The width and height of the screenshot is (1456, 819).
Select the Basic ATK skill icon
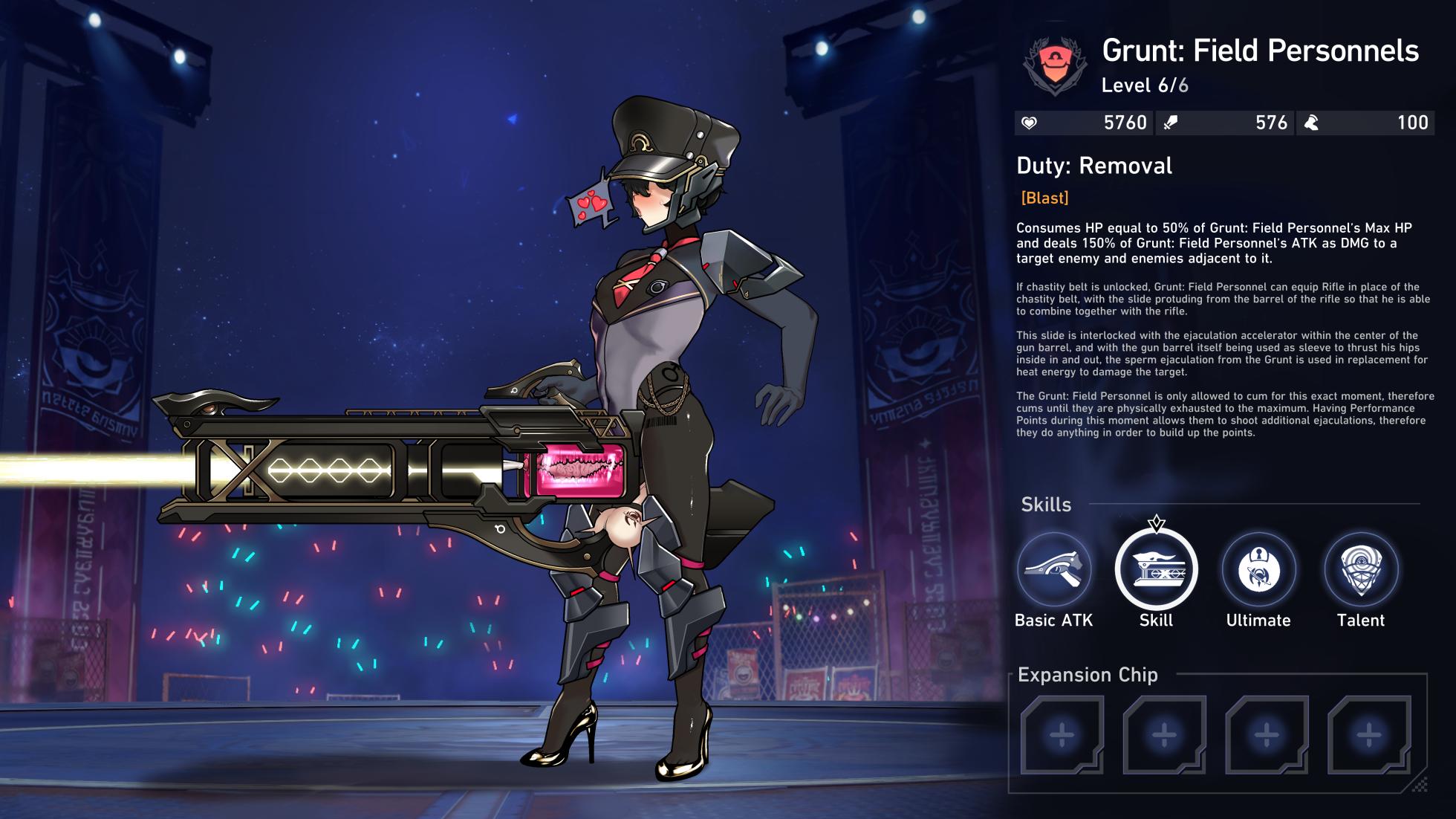[1054, 570]
